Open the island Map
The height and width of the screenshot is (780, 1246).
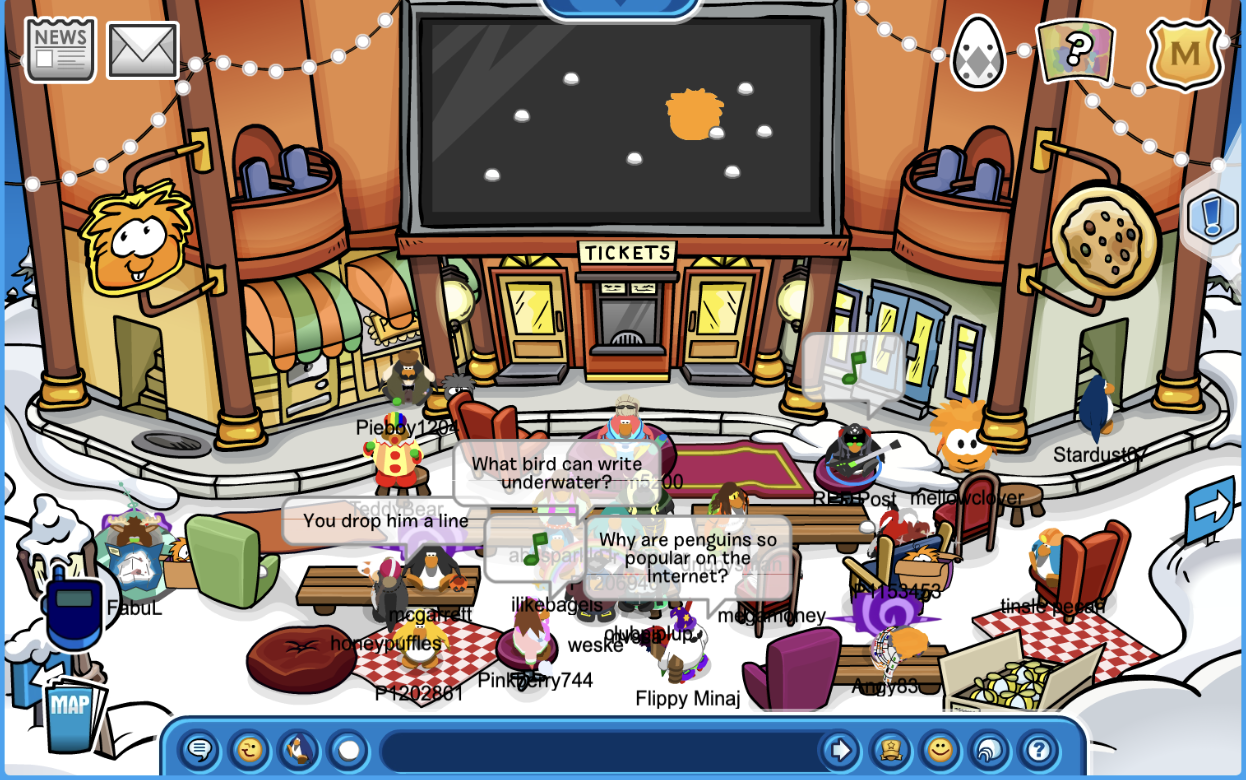[x=71, y=710]
